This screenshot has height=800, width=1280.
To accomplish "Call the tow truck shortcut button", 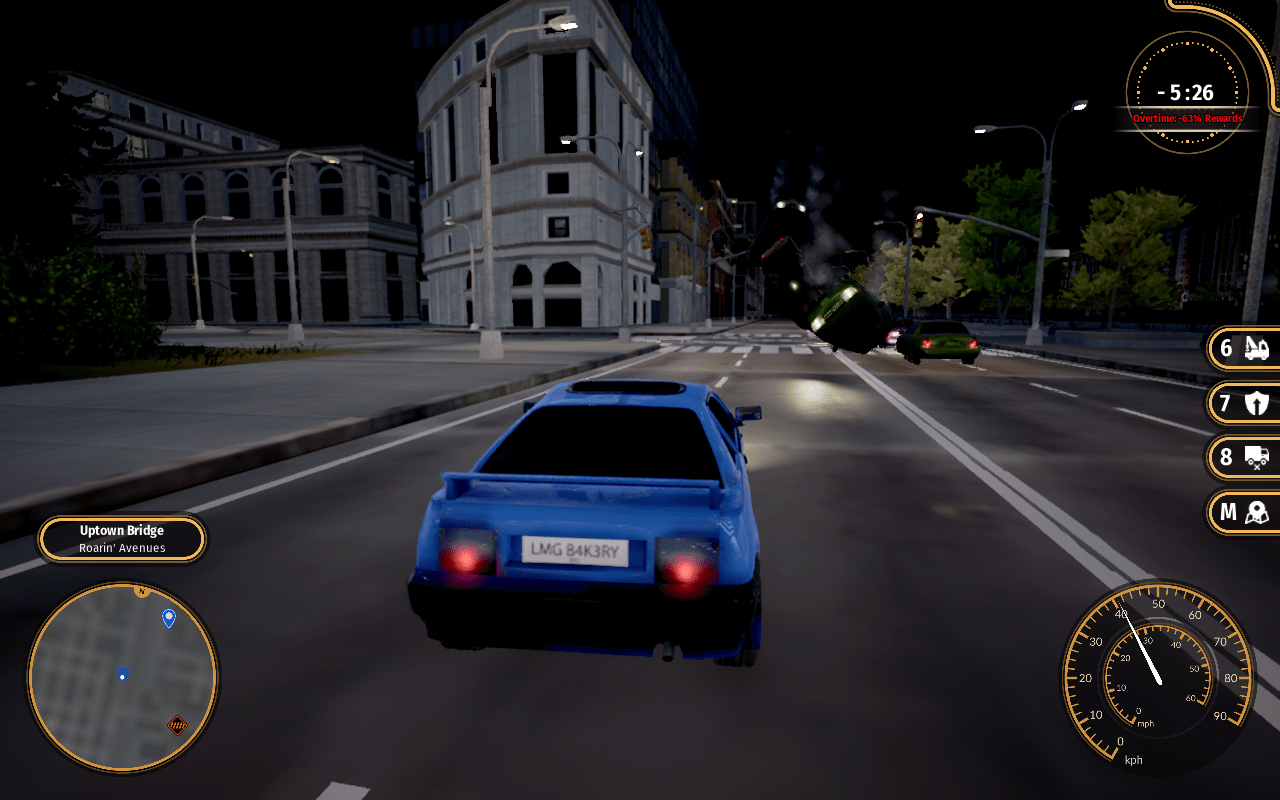I will click(1244, 349).
